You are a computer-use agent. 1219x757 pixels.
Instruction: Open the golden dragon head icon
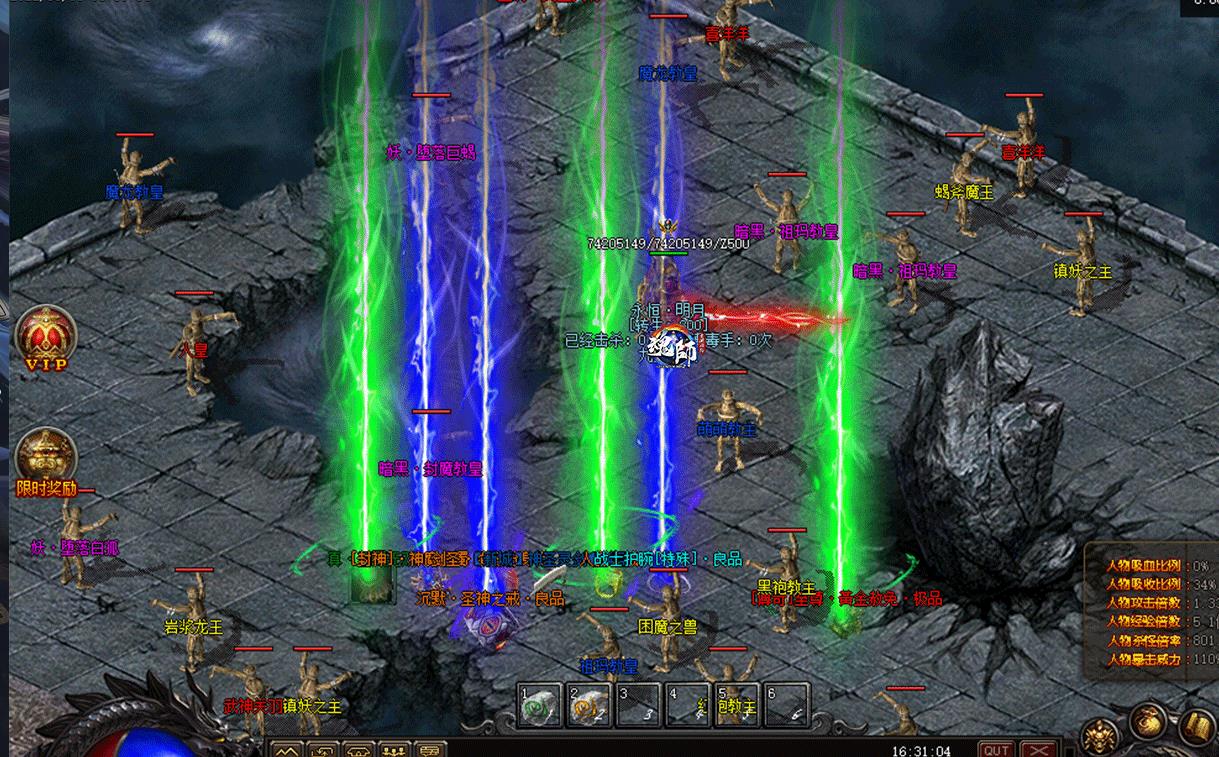point(1099,735)
